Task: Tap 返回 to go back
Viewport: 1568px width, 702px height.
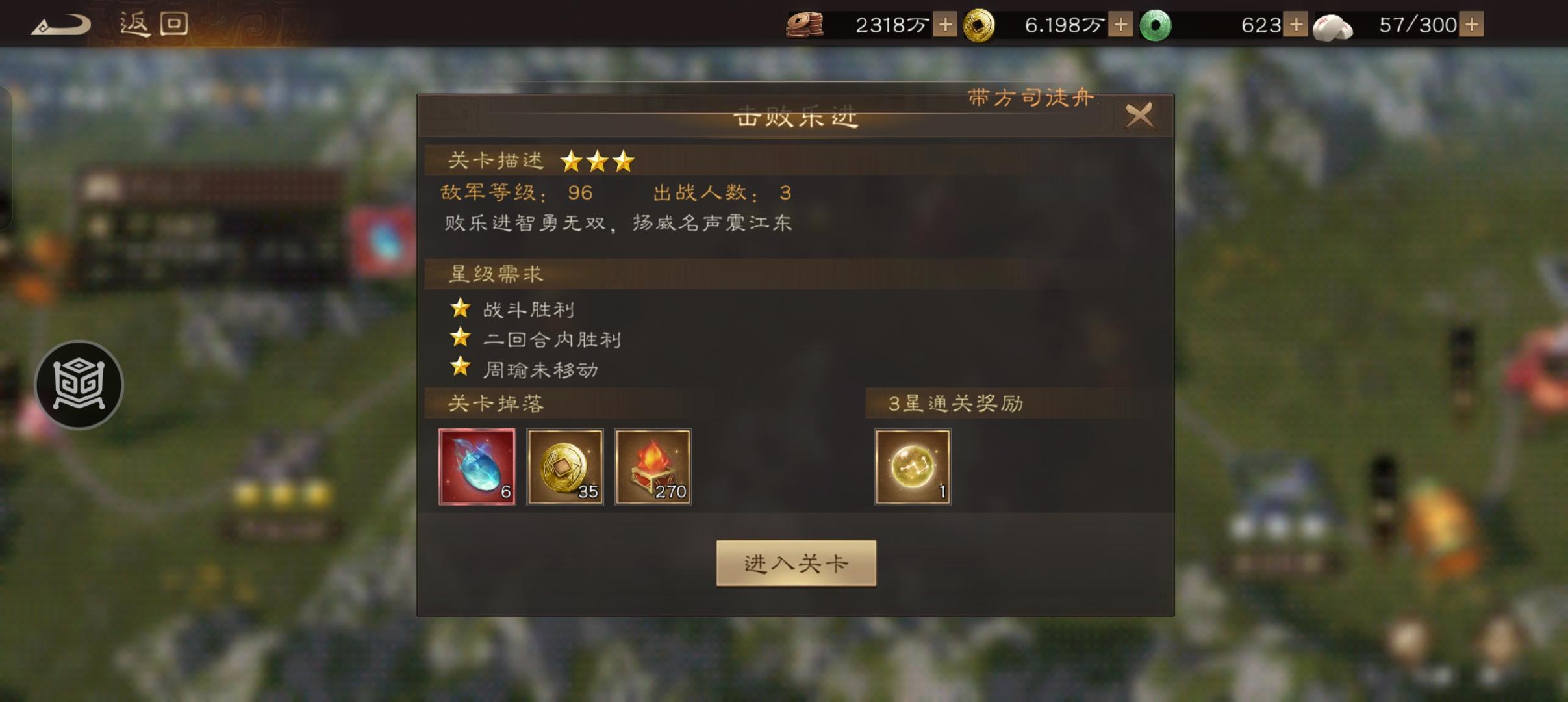Action: point(153,24)
